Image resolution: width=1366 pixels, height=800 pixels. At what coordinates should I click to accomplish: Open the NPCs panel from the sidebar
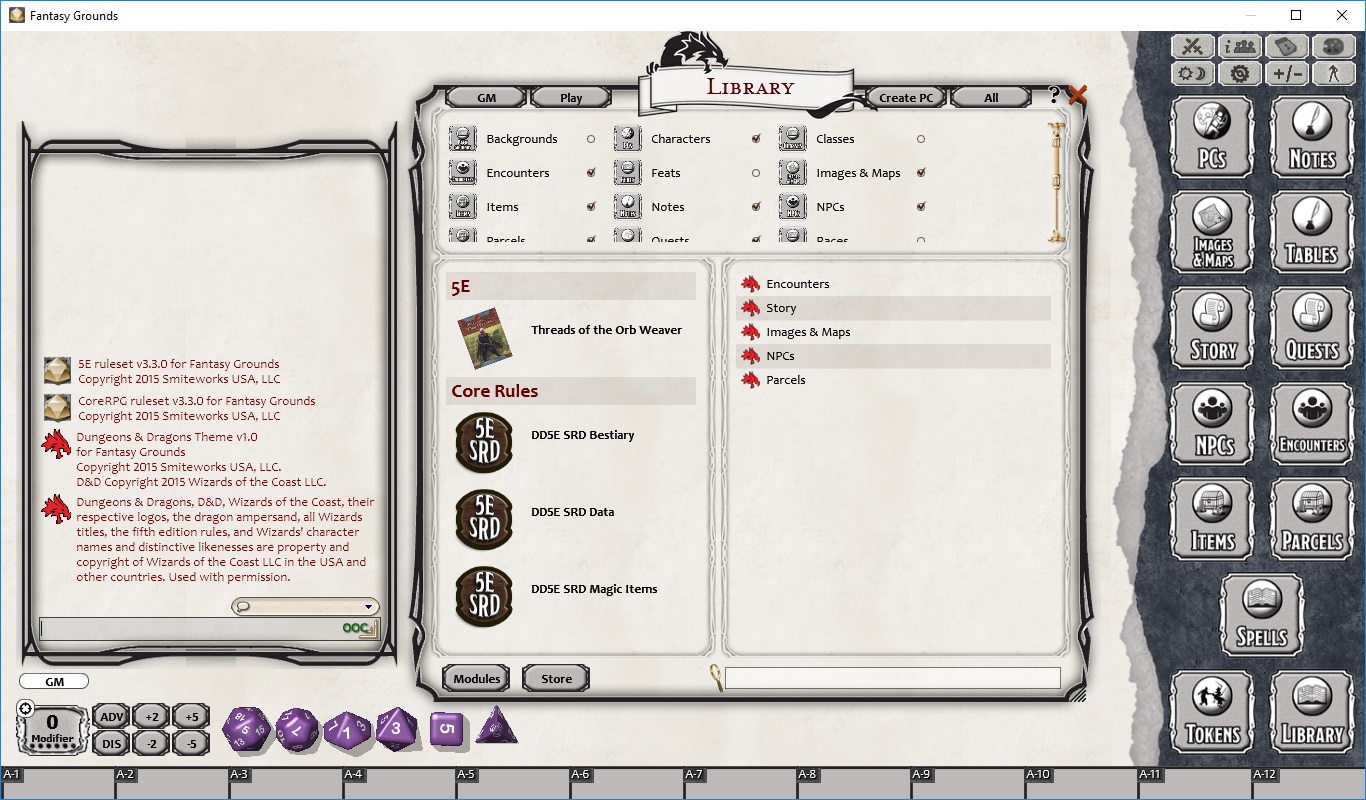tap(1211, 423)
